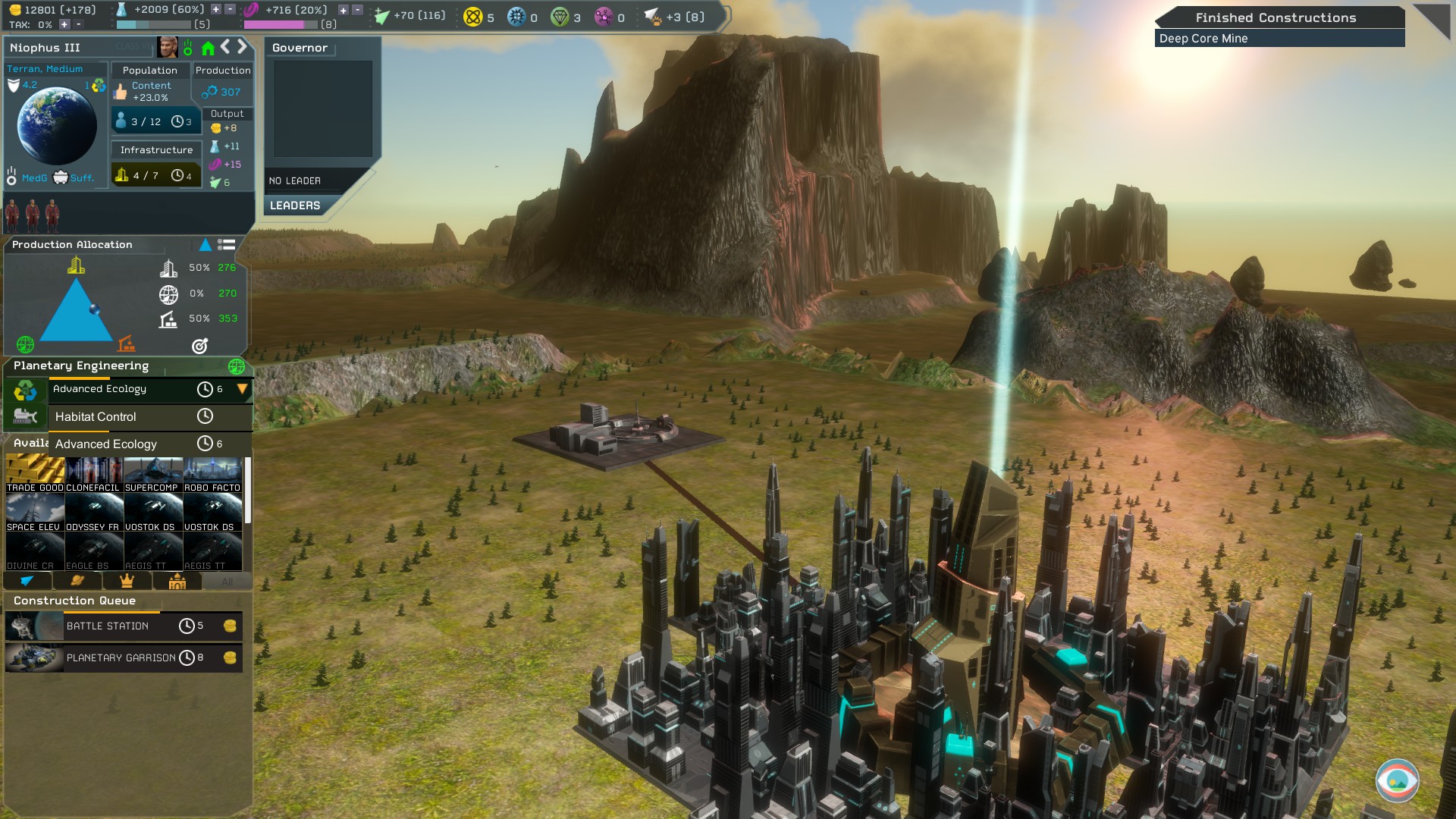
Task: Choose the Space Elevator build option
Action: [x=35, y=513]
